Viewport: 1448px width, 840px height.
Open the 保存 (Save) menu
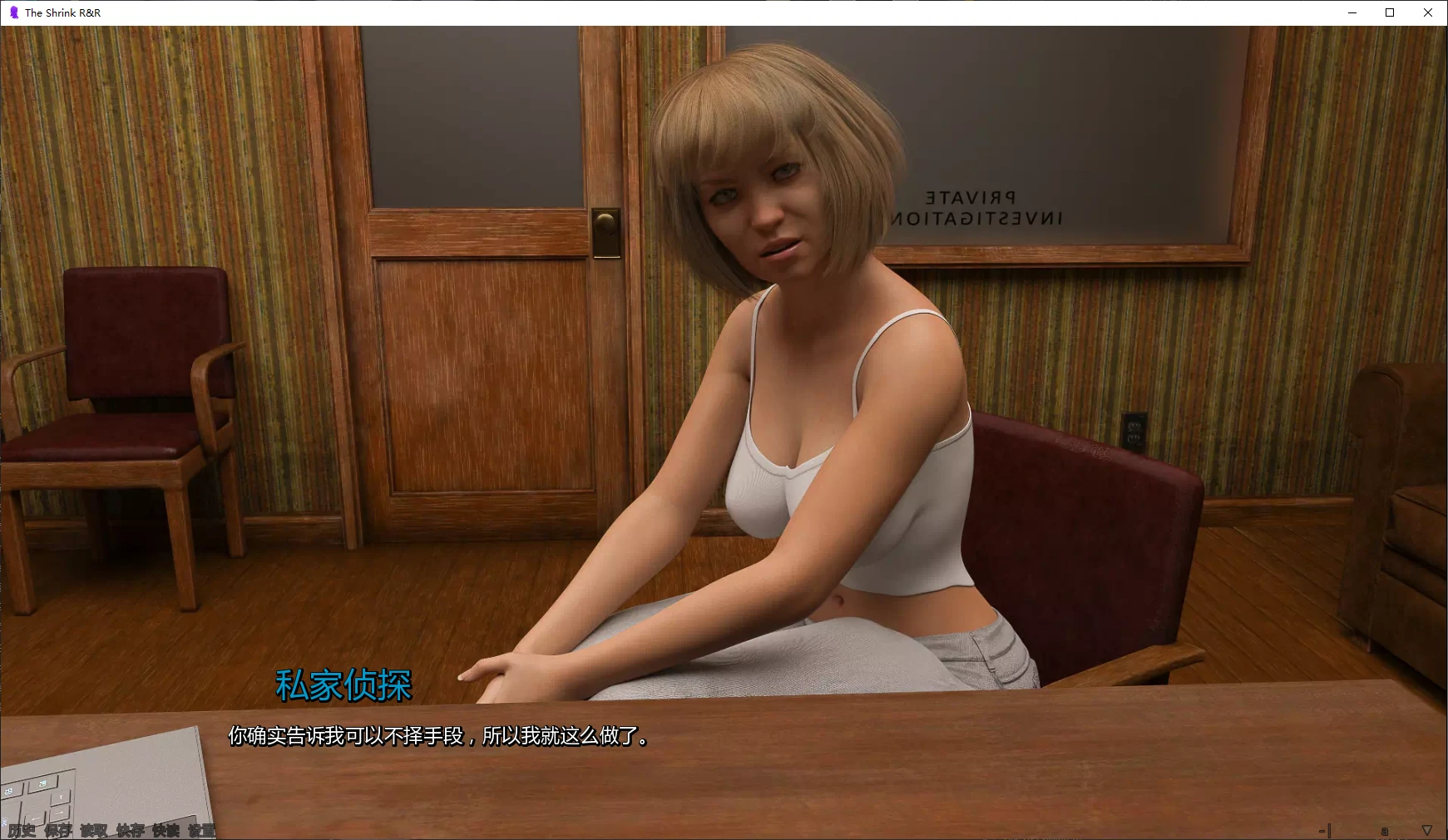tap(58, 830)
